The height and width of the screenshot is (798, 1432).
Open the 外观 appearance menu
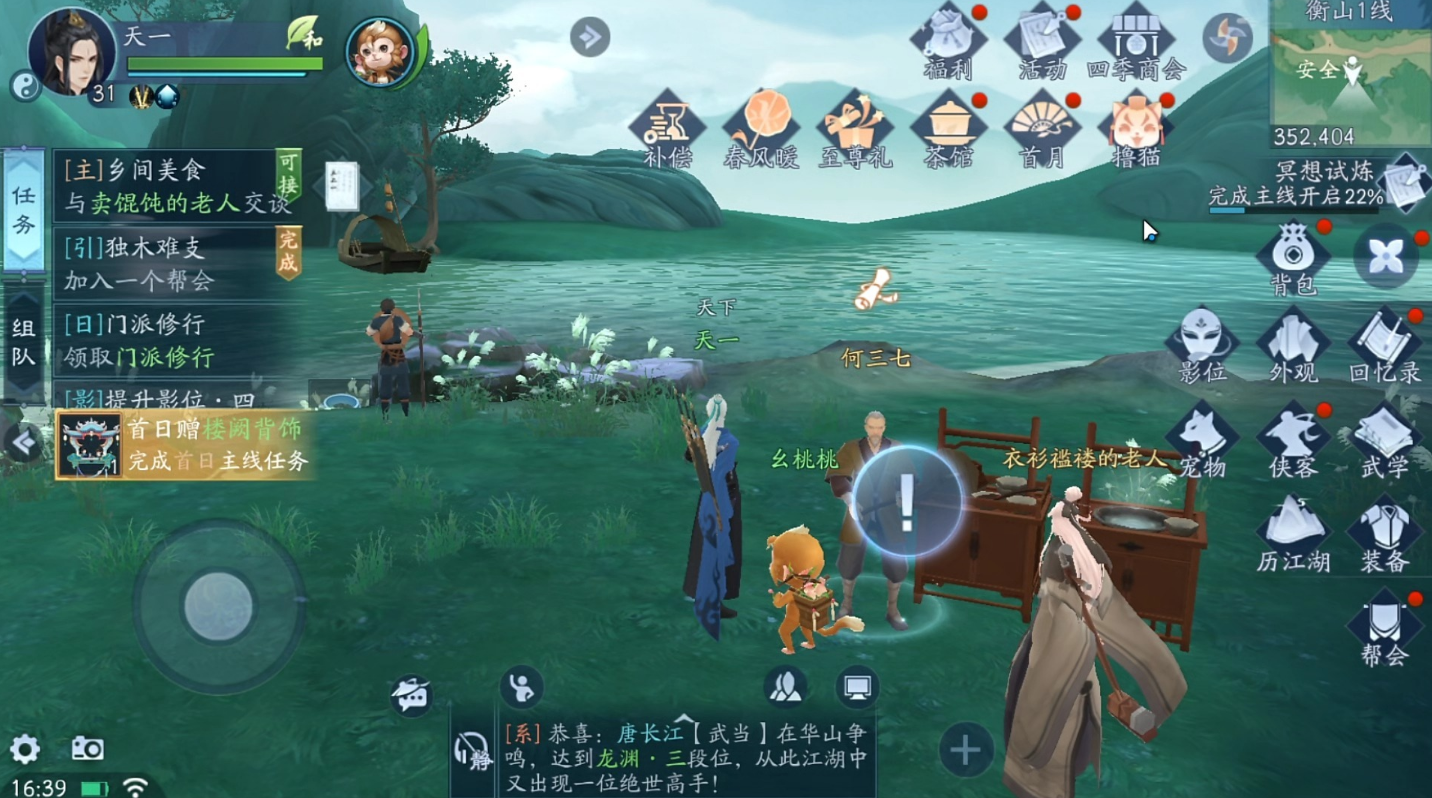tap(1293, 343)
